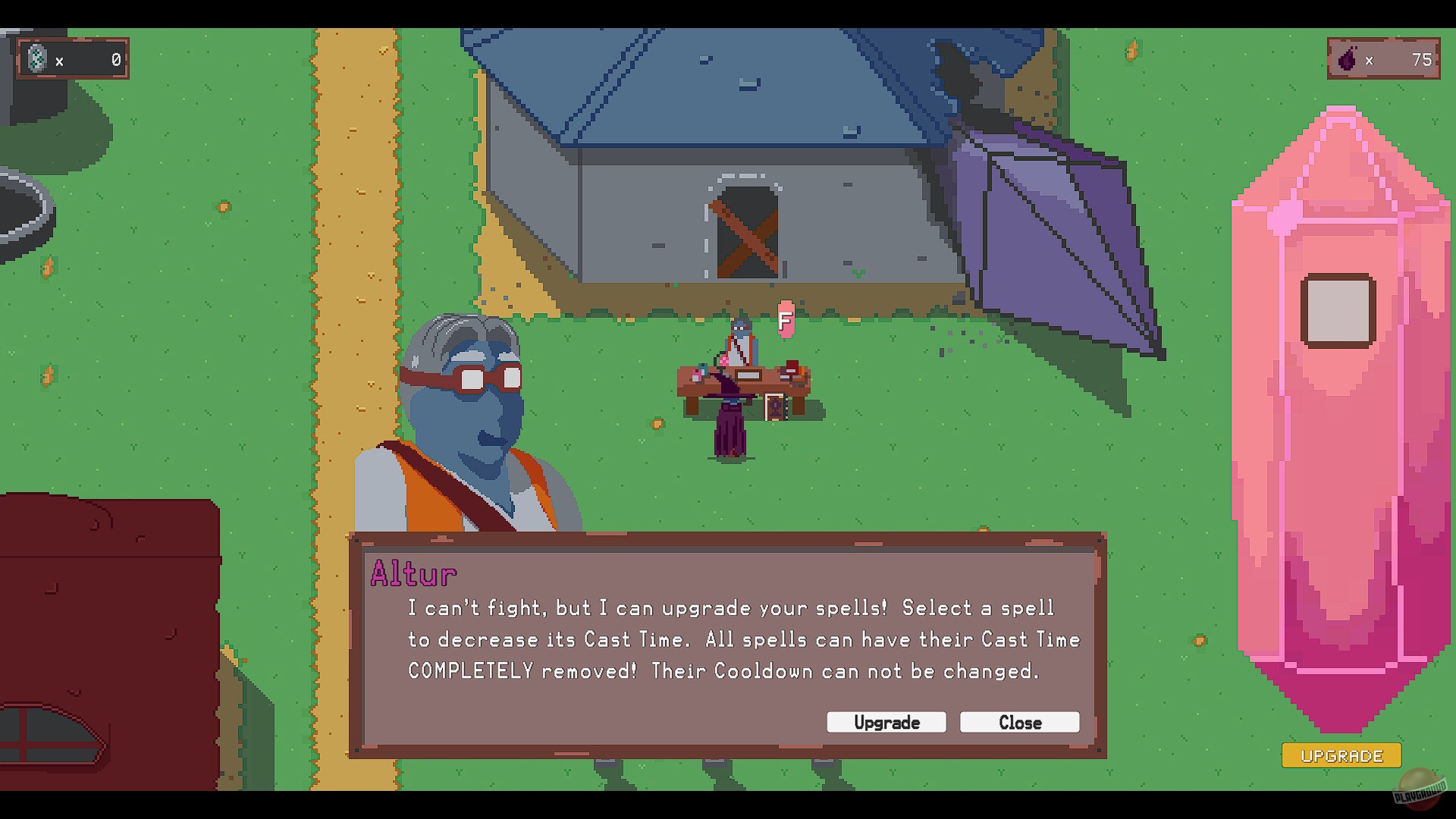Image resolution: width=1456 pixels, height=819 pixels.
Task: Select the purple crystal shard on the roof
Action: pyautogui.click(x=1046, y=227)
